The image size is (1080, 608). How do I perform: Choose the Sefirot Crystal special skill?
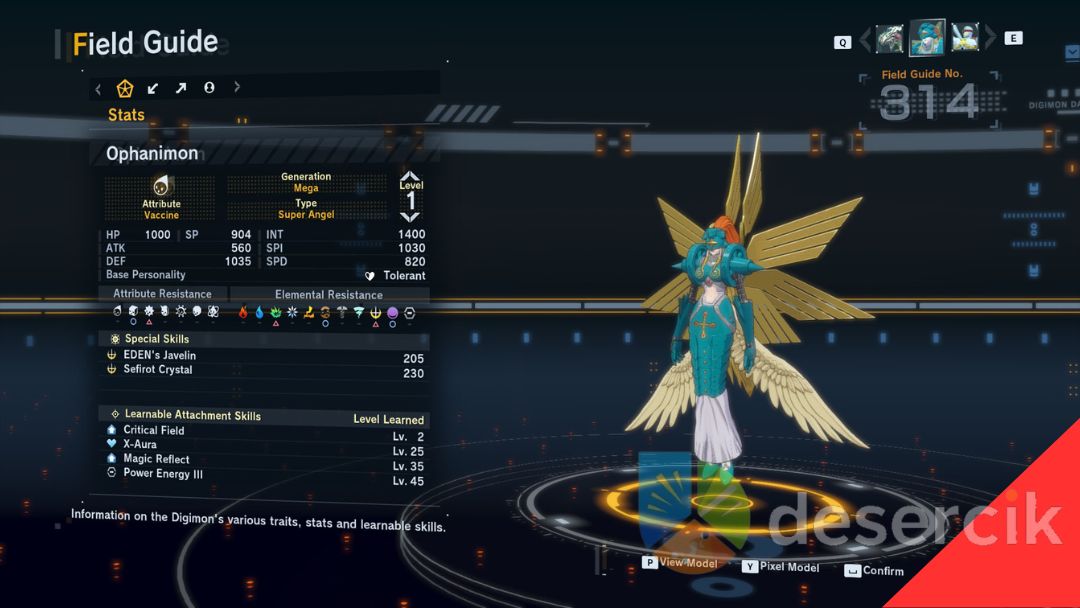click(158, 370)
